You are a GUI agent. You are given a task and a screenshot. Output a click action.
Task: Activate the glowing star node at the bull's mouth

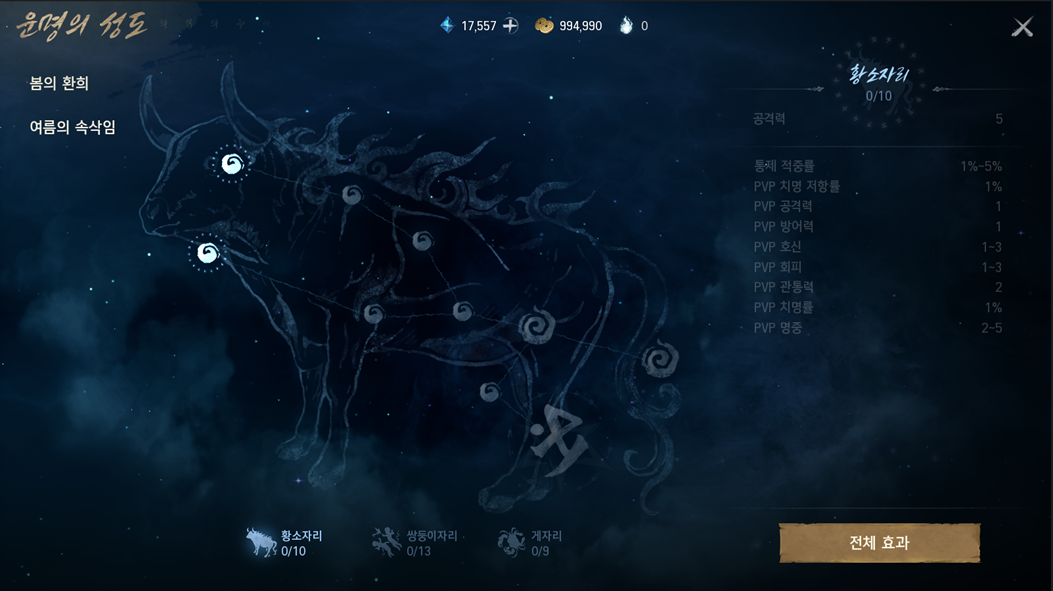coord(208,253)
